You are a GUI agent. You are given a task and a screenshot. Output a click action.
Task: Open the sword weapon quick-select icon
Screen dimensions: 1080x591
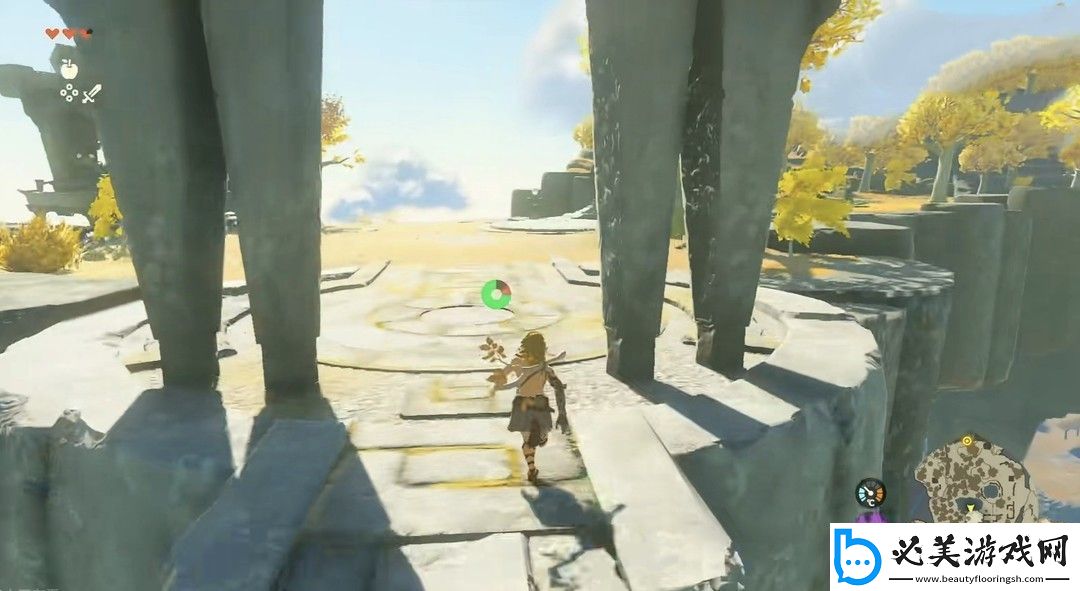click(92, 94)
